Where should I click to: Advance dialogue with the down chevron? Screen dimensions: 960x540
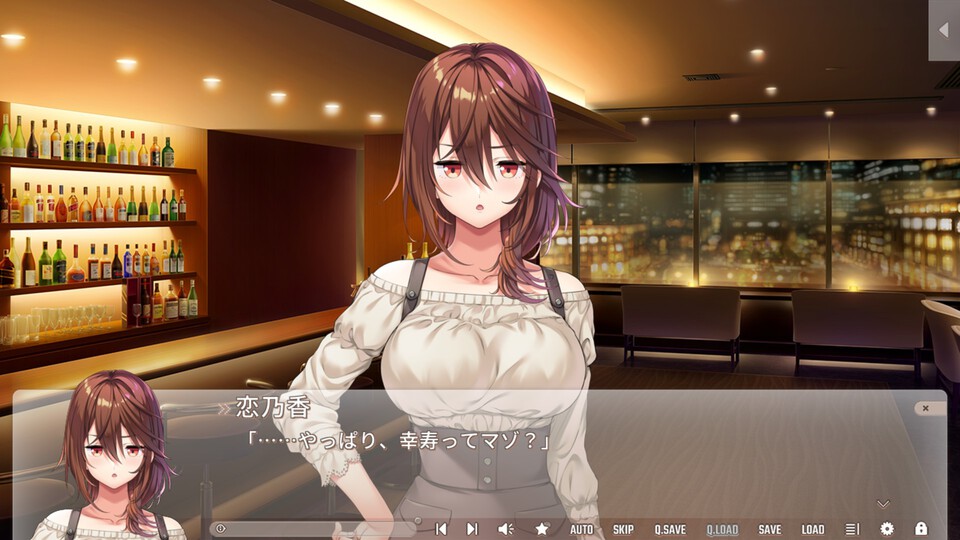pos(882,504)
